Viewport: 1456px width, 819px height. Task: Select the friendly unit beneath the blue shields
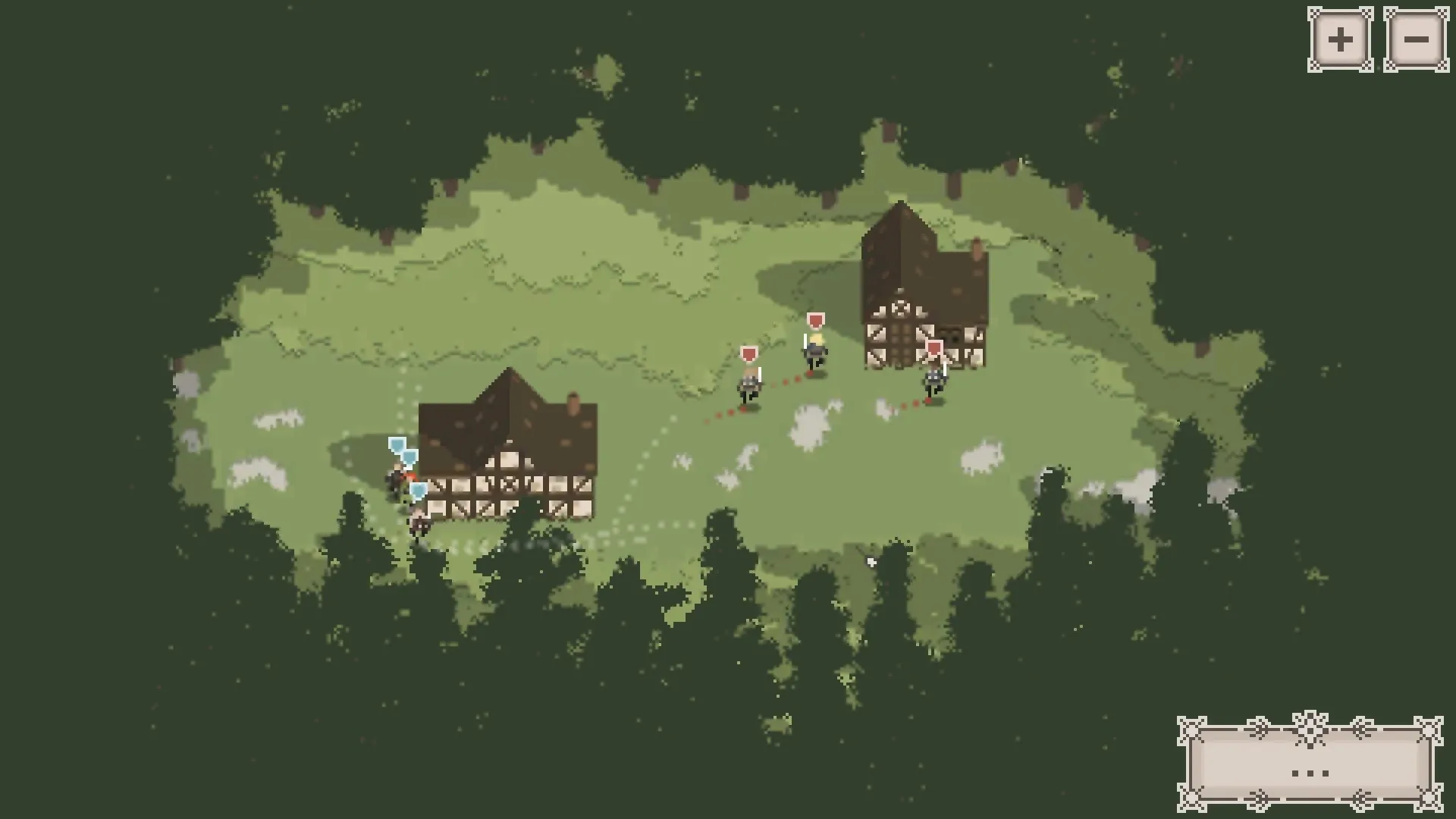(396, 479)
